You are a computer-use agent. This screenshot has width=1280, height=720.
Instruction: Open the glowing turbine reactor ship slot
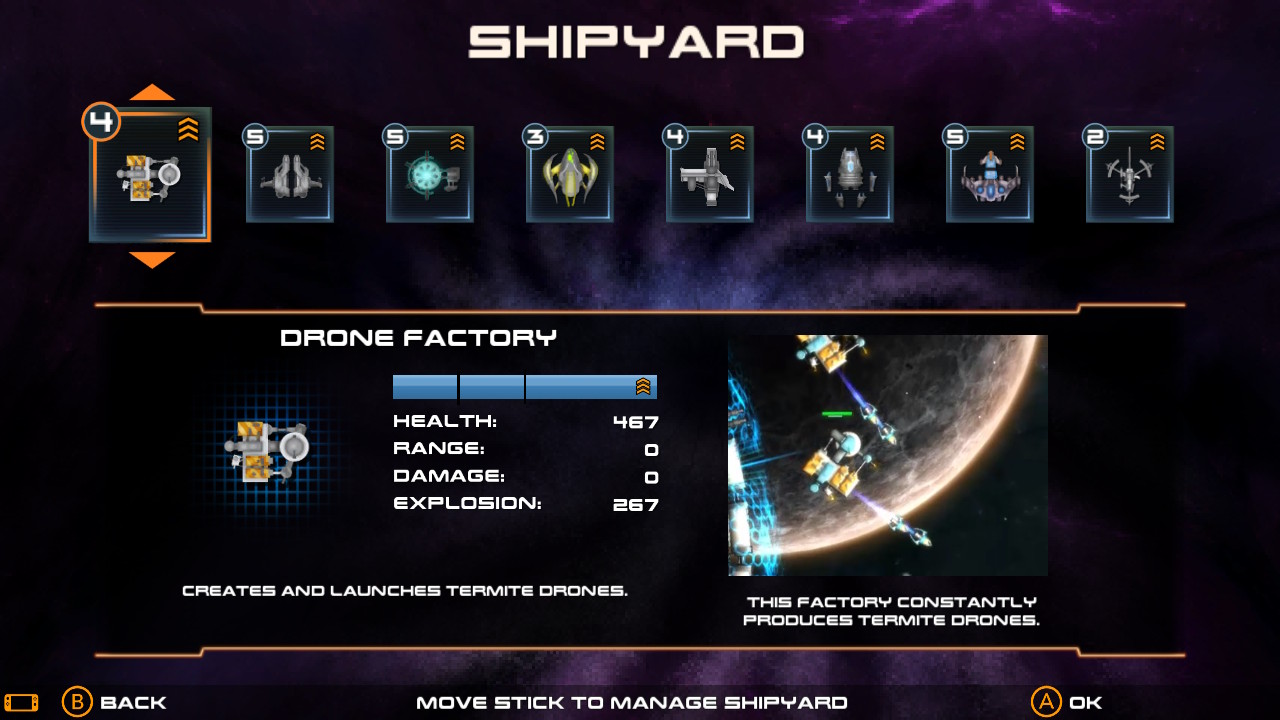click(x=430, y=173)
